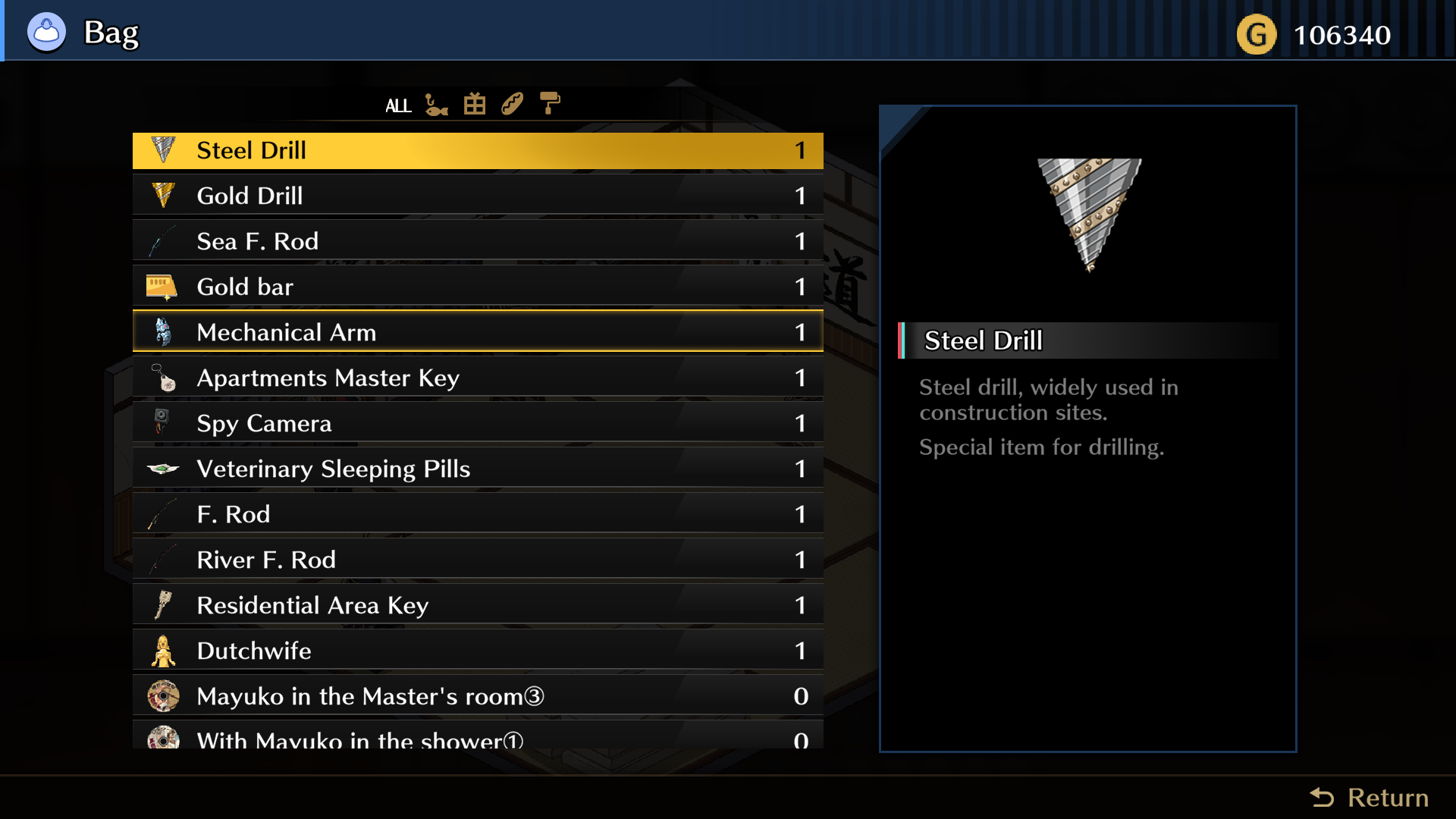Image resolution: width=1456 pixels, height=819 pixels.
Task: Click the Return button
Action: click(1370, 798)
